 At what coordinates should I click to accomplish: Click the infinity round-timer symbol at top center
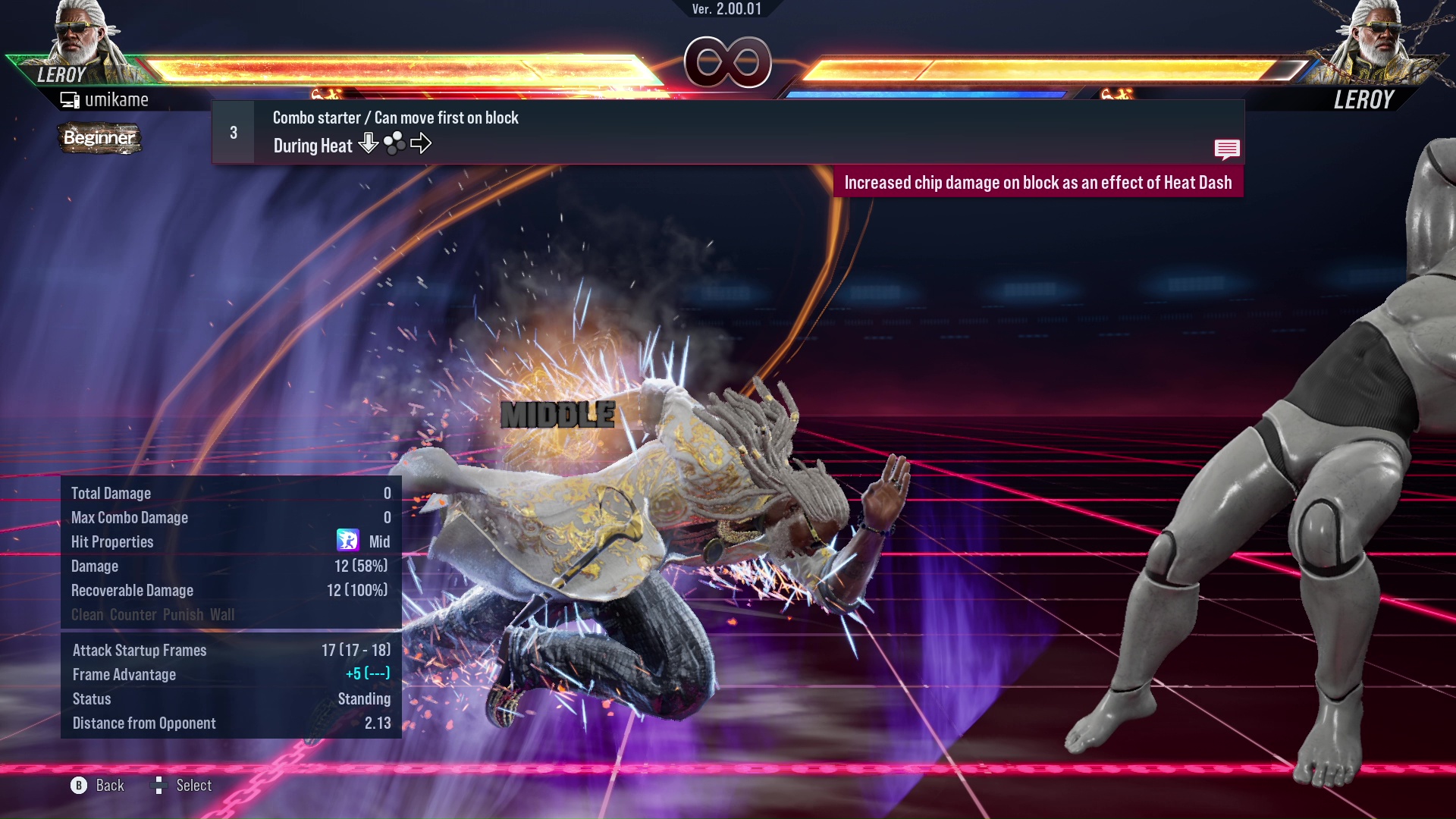click(x=728, y=62)
